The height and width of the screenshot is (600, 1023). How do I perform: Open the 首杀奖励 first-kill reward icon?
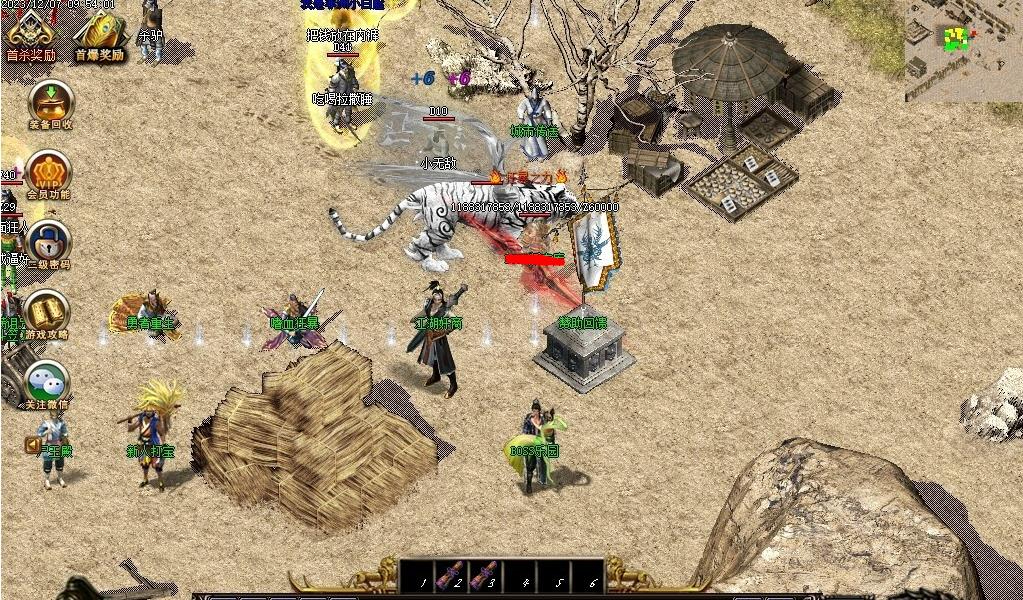(31, 34)
